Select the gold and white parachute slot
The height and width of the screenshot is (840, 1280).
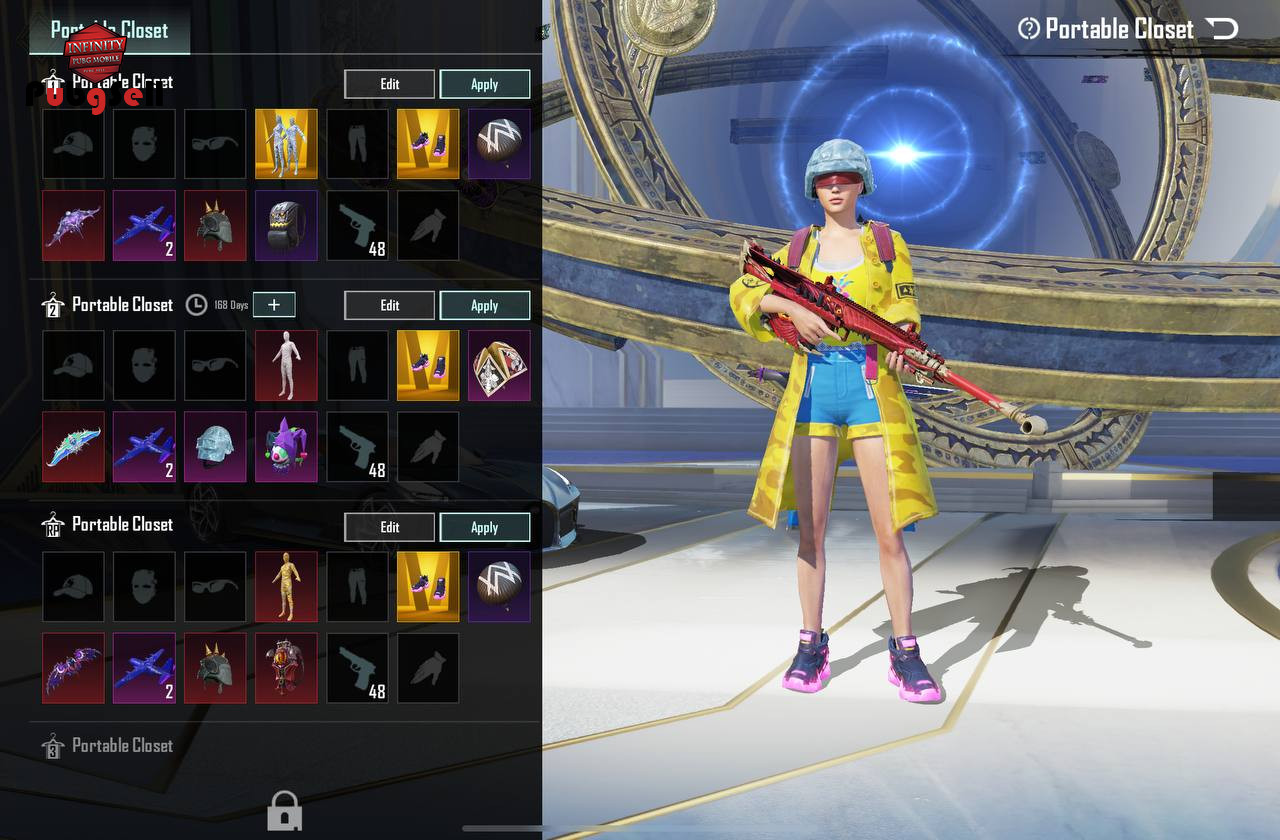[499, 365]
